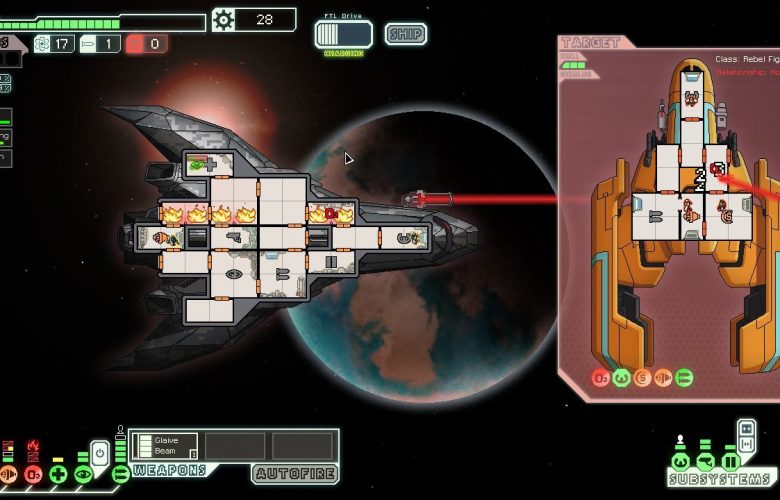This screenshot has height=500, width=780.
Task: Click the security camera subsystem icon
Action: [705, 462]
